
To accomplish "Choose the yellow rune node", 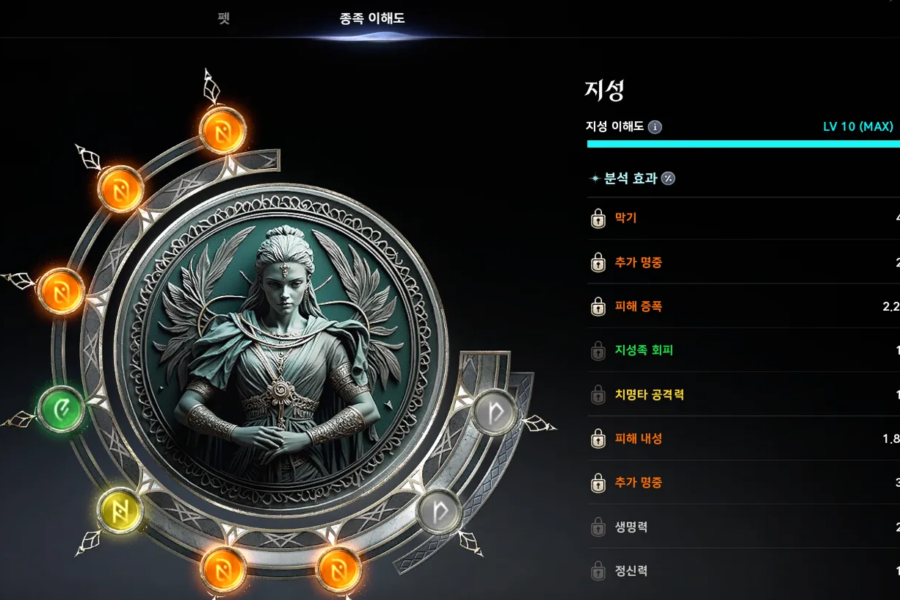I will (121, 510).
